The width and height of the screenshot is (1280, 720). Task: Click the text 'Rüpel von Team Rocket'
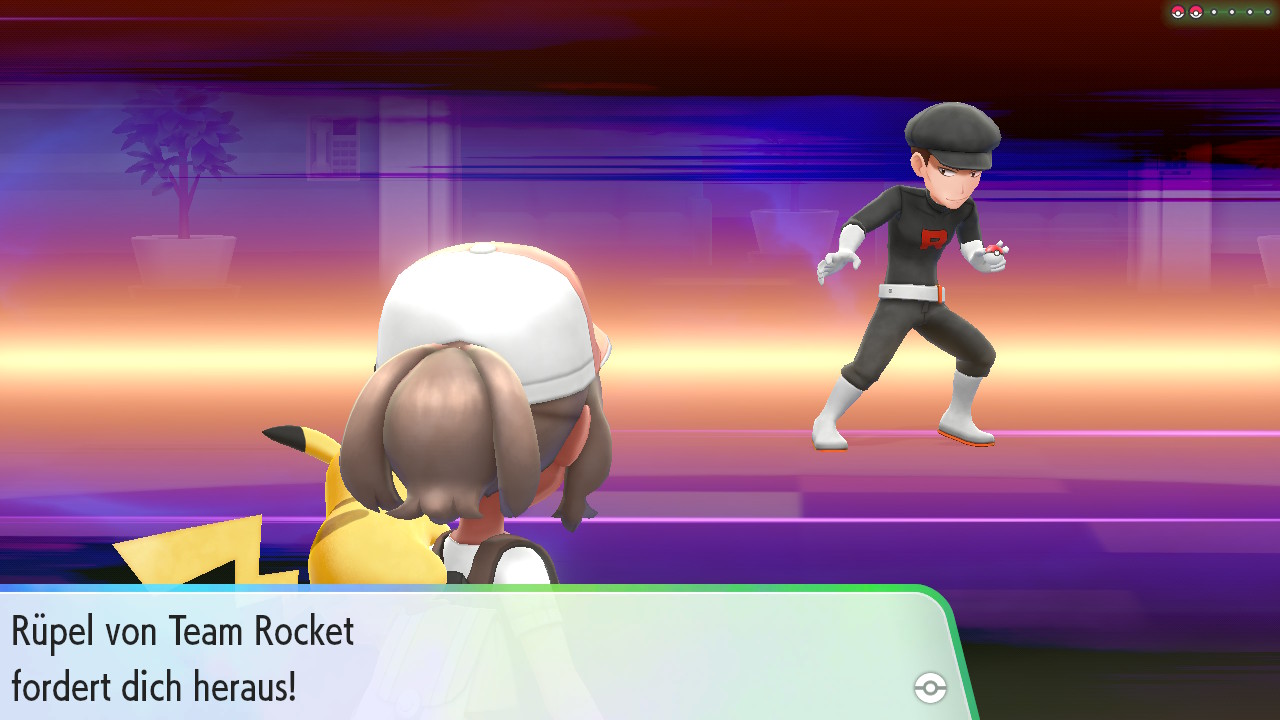tap(180, 631)
